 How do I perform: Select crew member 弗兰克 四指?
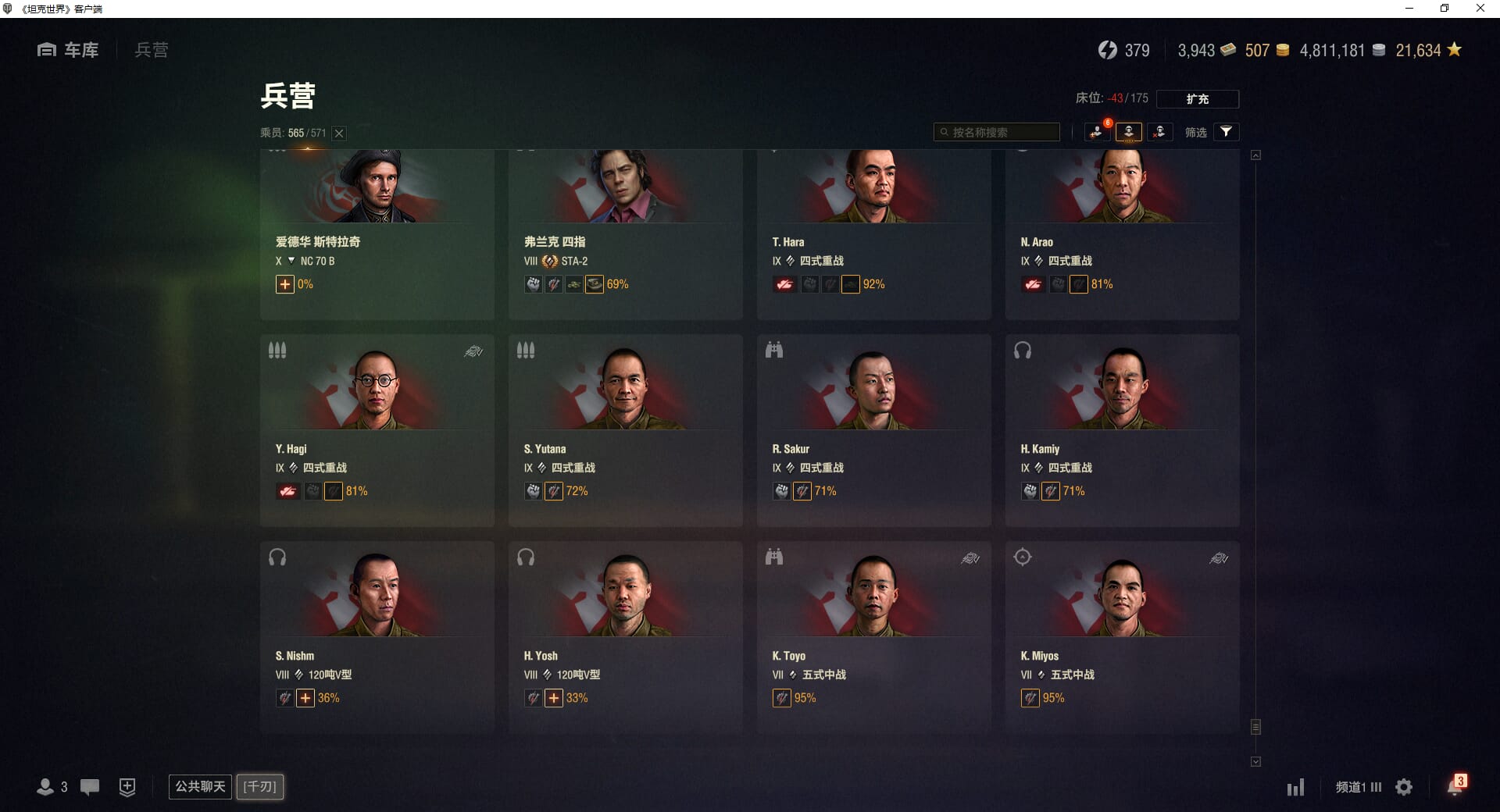pos(625,233)
